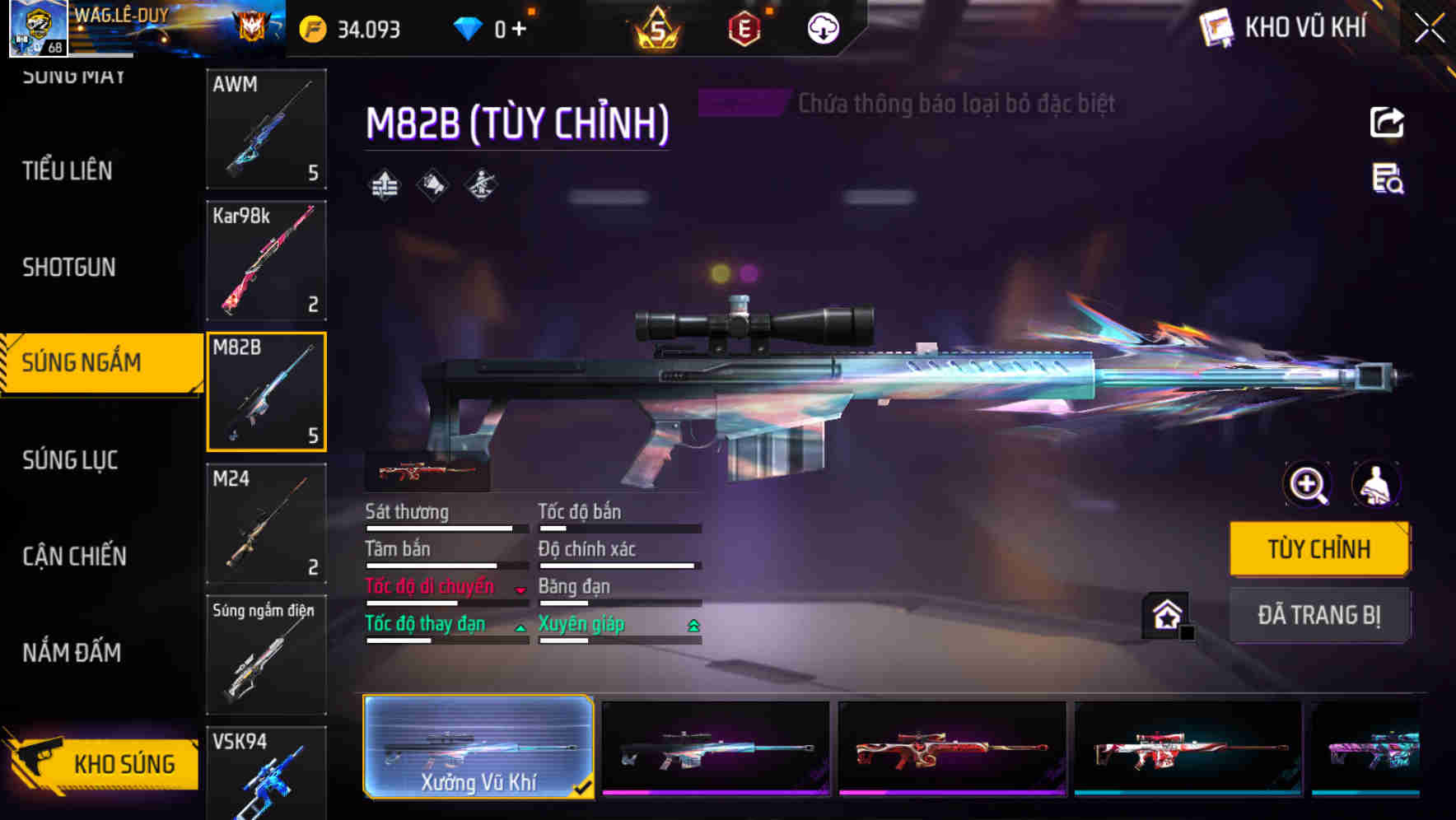1456x820 pixels.
Task: Expand the Xuyên giáp double arrow stat
Action: (693, 626)
